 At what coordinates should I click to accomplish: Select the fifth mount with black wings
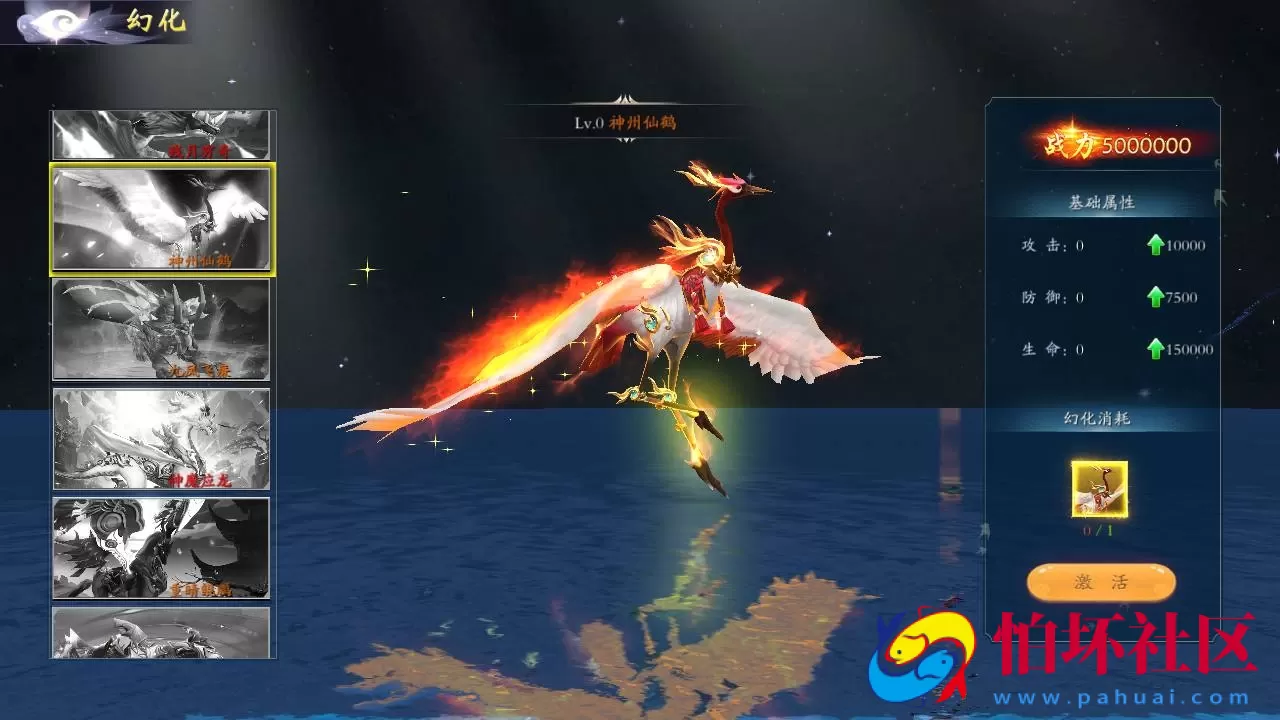pyautogui.click(x=160, y=545)
